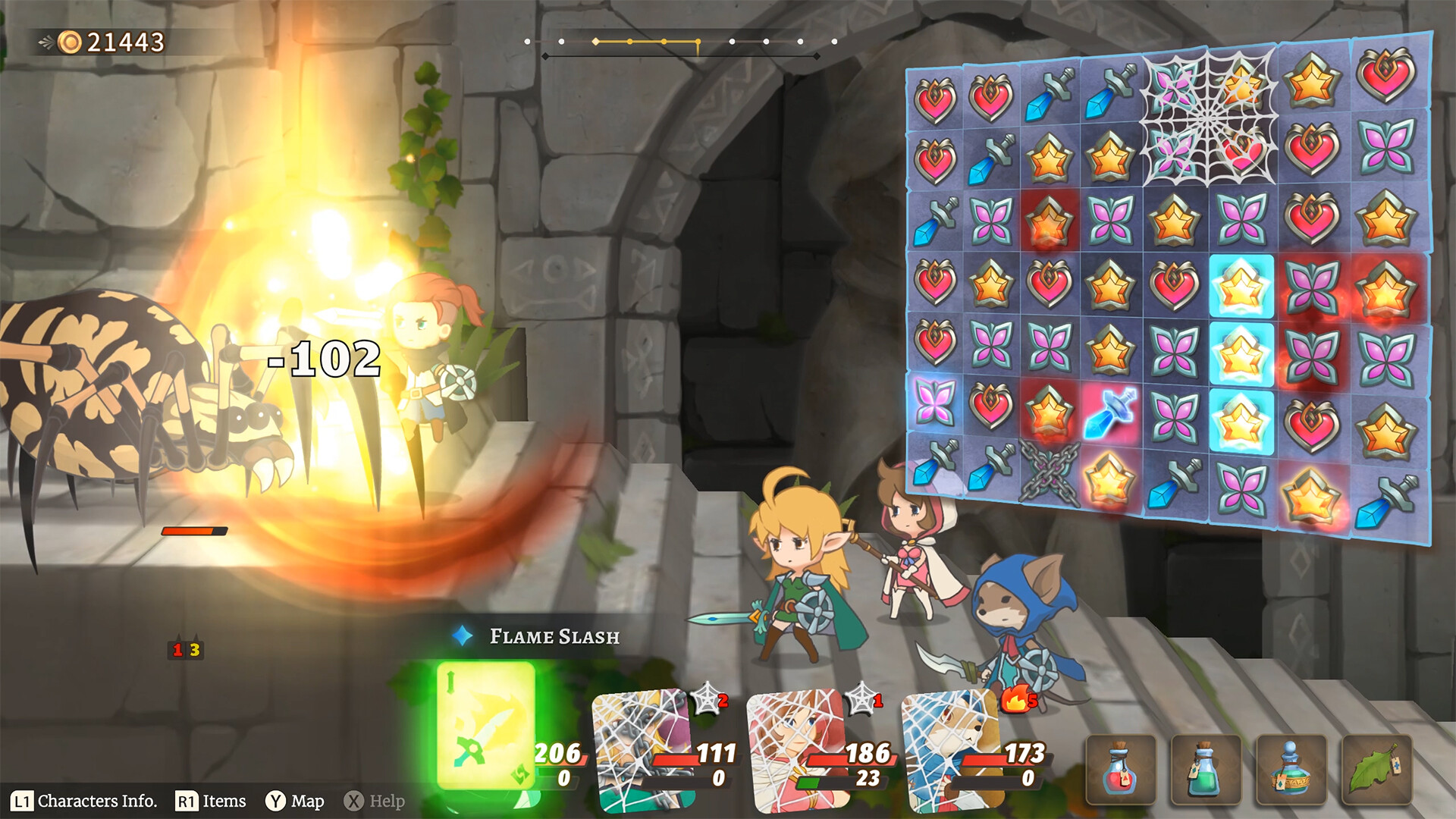Click the chained-link tile on the puzzle board
Image resolution: width=1456 pixels, height=819 pixels.
point(1050,474)
